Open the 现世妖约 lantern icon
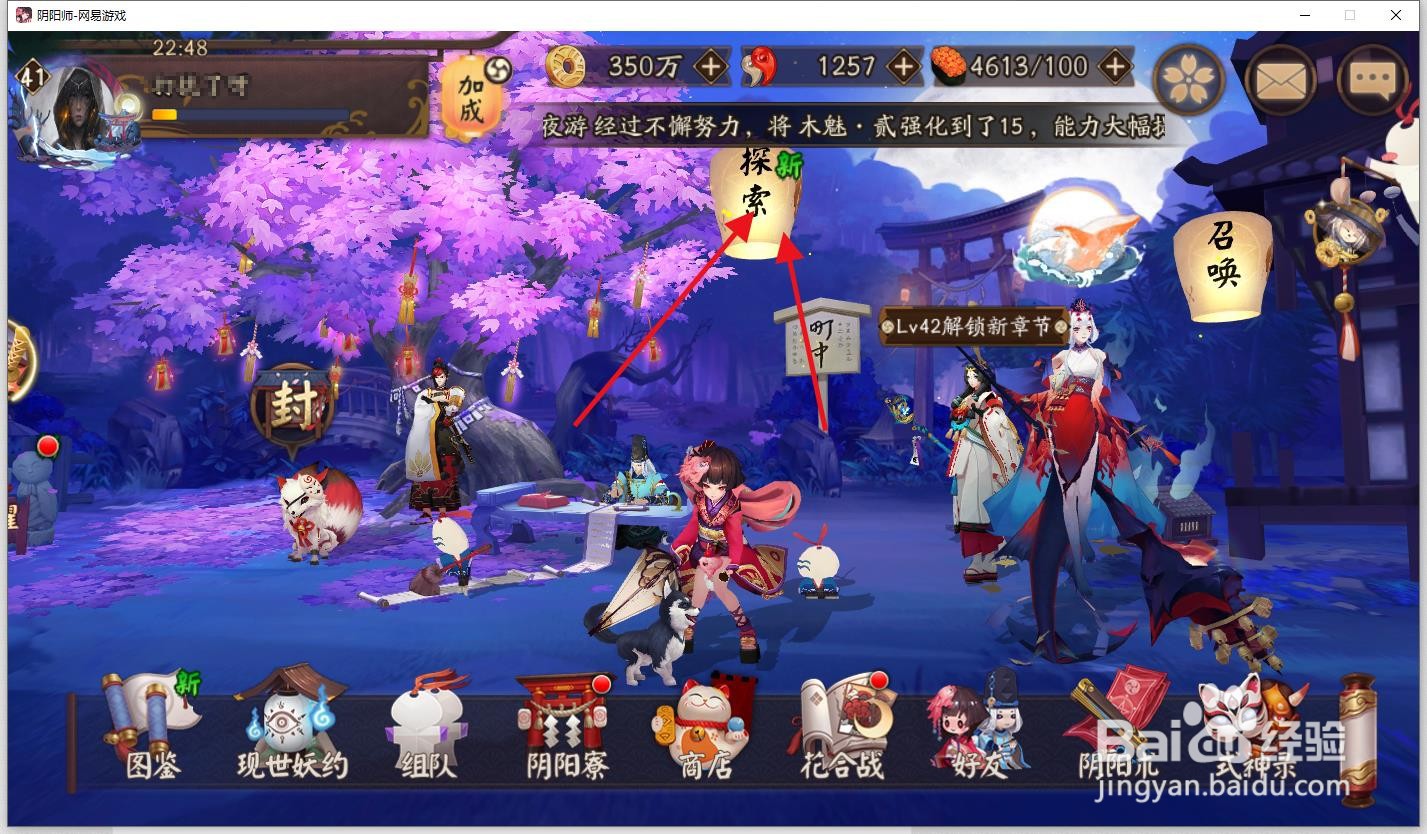This screenshot has width=1427, height=834. (x=289, y=720)
